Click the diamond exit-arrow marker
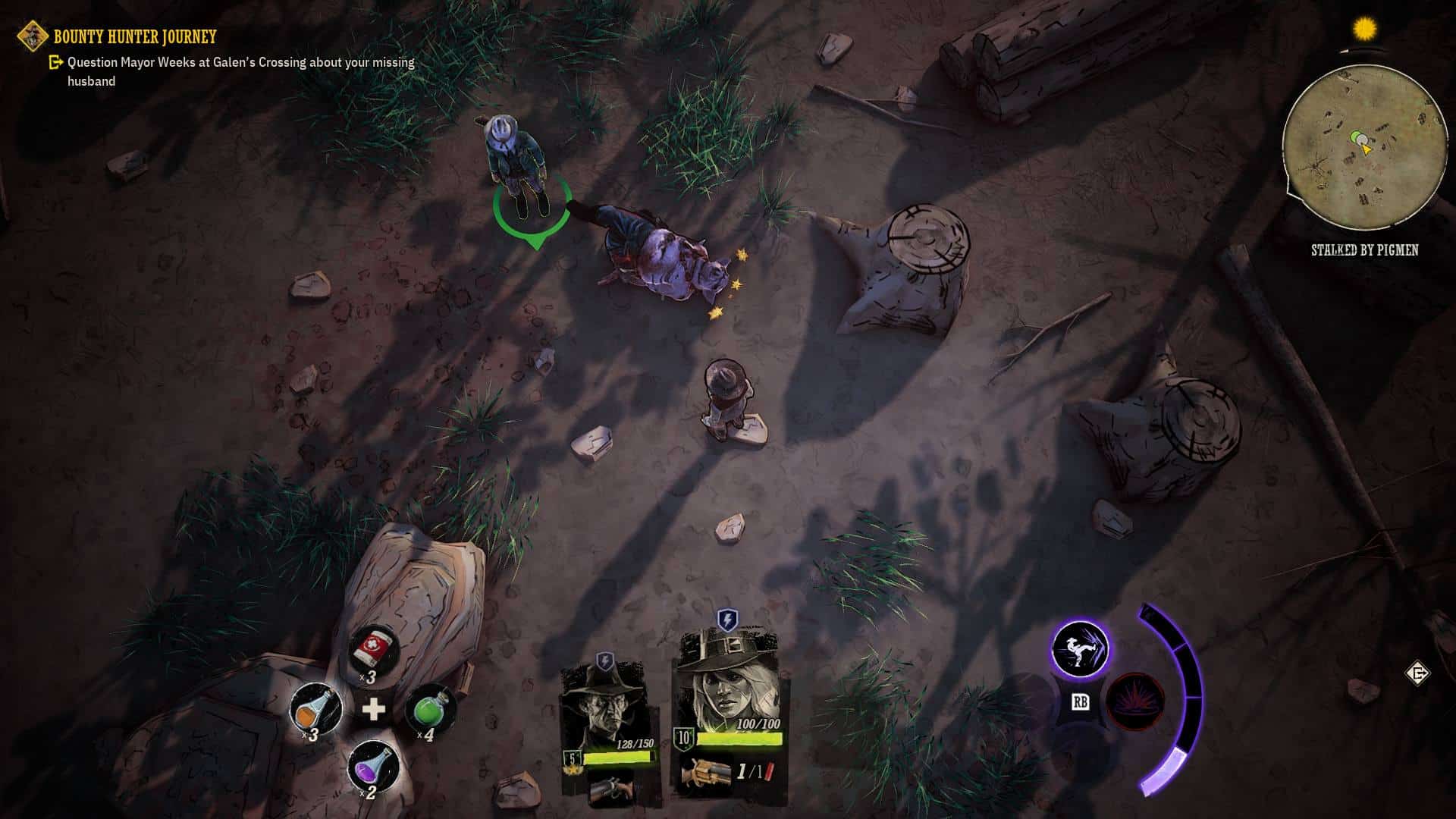The width and height of the screenshot is (1456, 819). 1417,673
